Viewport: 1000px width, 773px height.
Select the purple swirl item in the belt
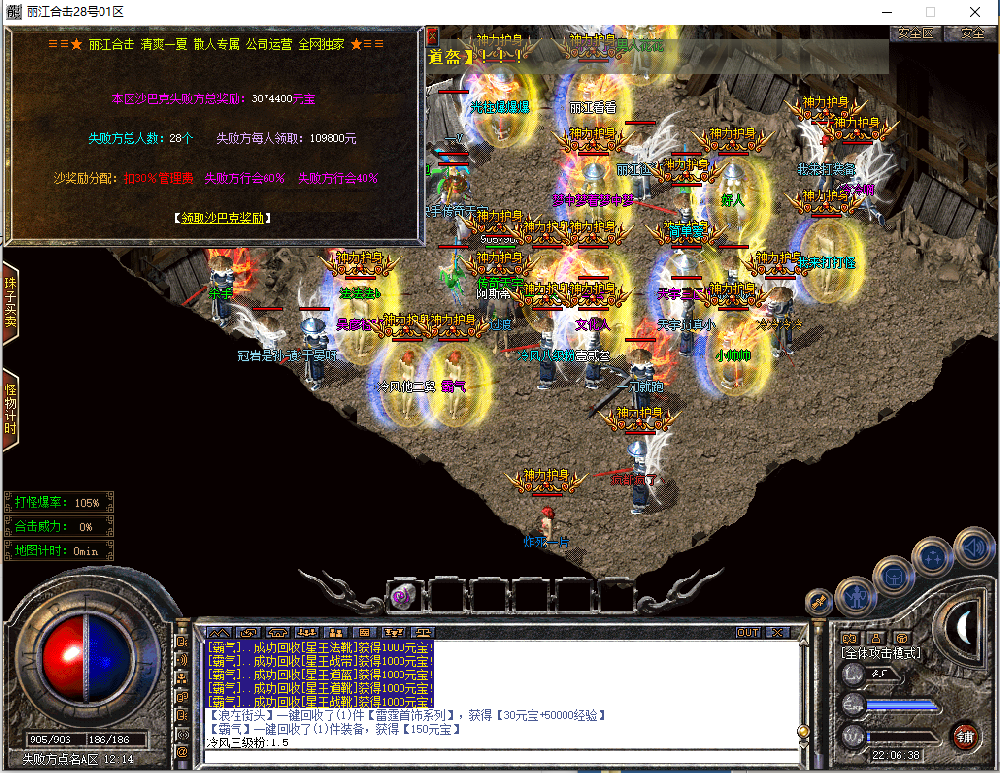(x=398, y=596)
